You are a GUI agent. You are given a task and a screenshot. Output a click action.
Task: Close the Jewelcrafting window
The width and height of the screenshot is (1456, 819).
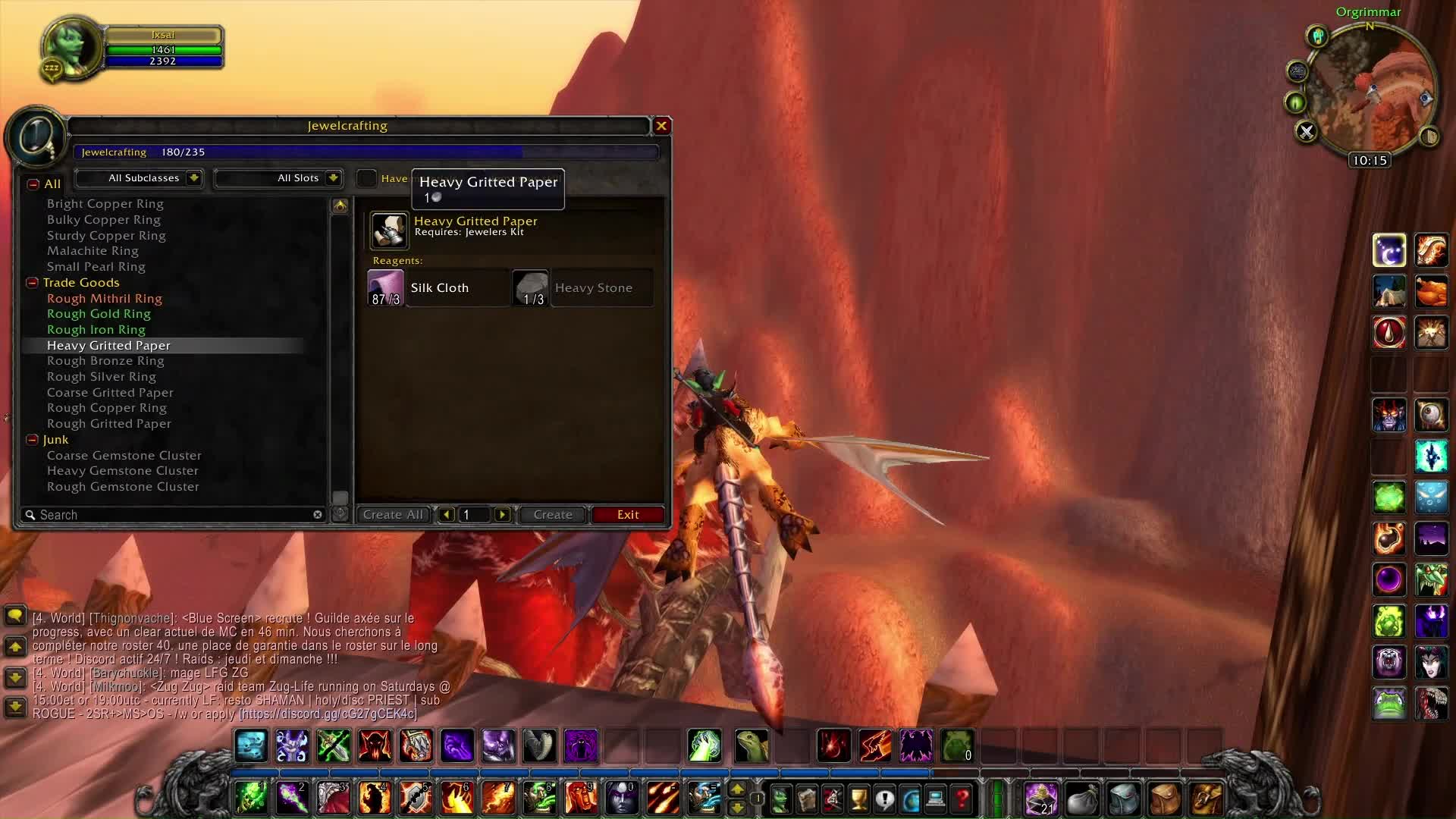pos(661,126)
